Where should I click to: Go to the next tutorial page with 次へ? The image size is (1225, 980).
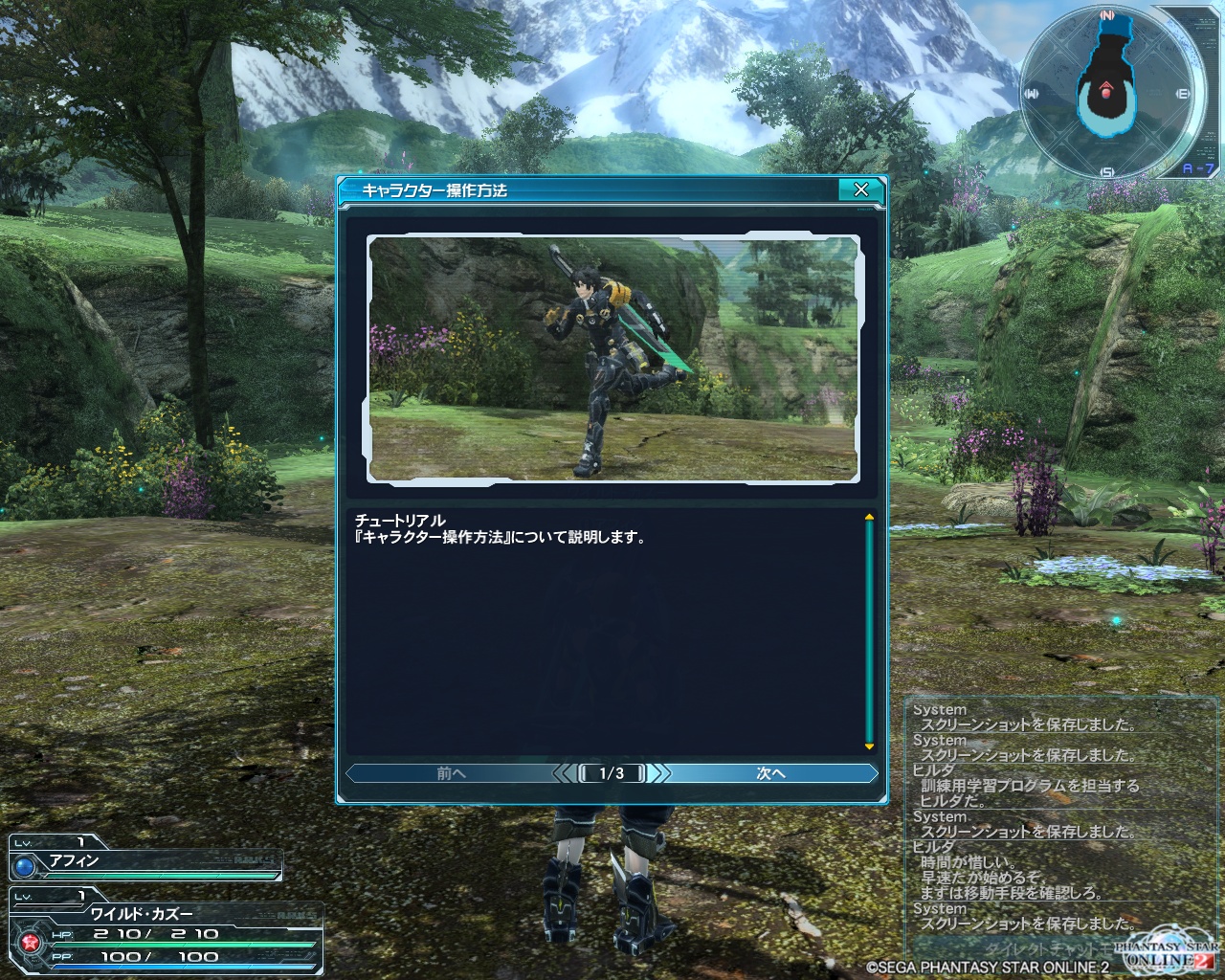pos(771,773)
